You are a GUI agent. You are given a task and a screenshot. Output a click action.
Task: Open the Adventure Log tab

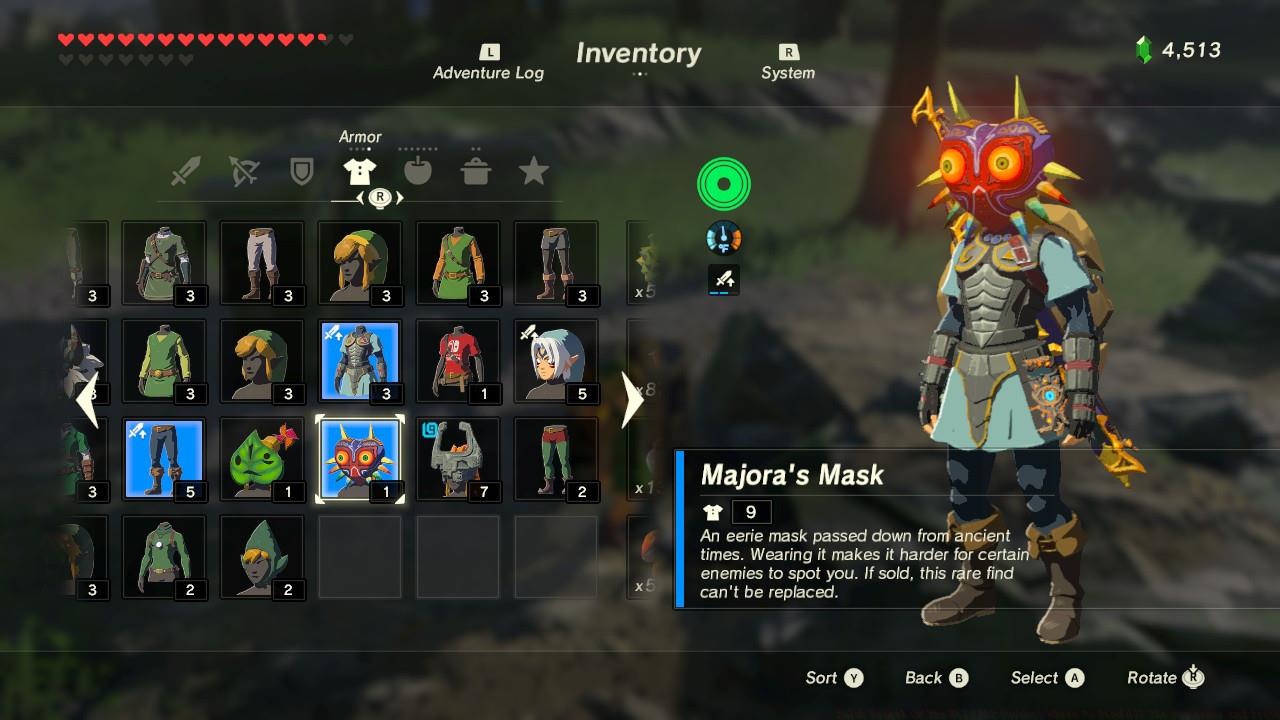pos(488,63)
